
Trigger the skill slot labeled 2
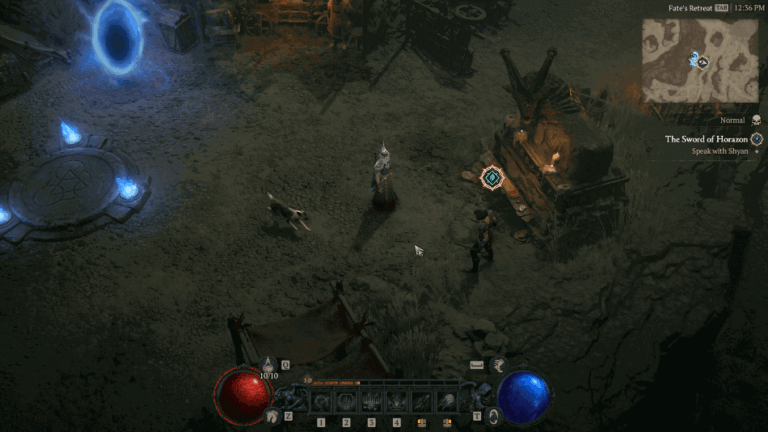[x=347, y=402]
